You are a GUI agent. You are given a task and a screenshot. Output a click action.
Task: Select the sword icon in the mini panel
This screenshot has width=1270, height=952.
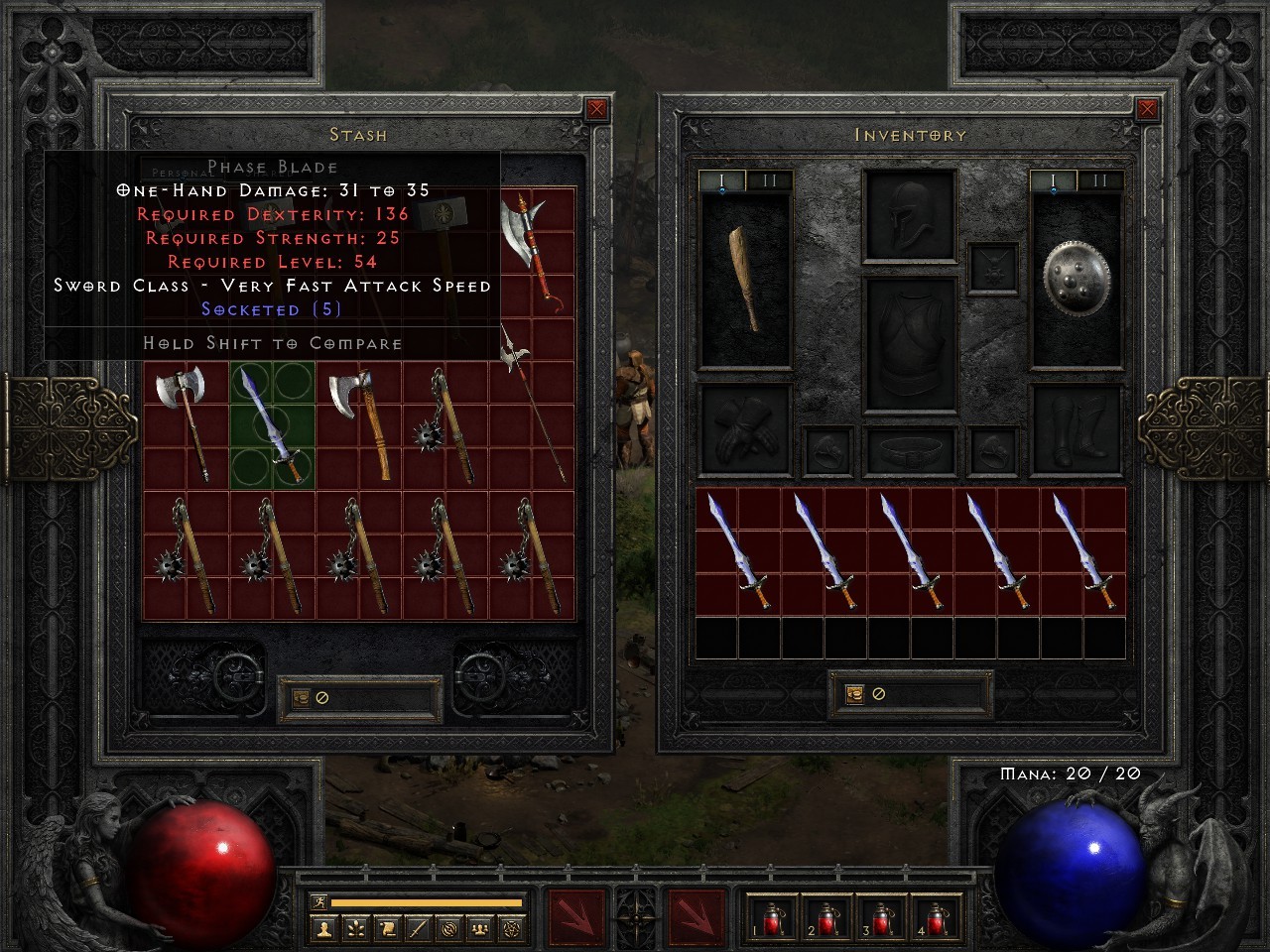point(420,930)
